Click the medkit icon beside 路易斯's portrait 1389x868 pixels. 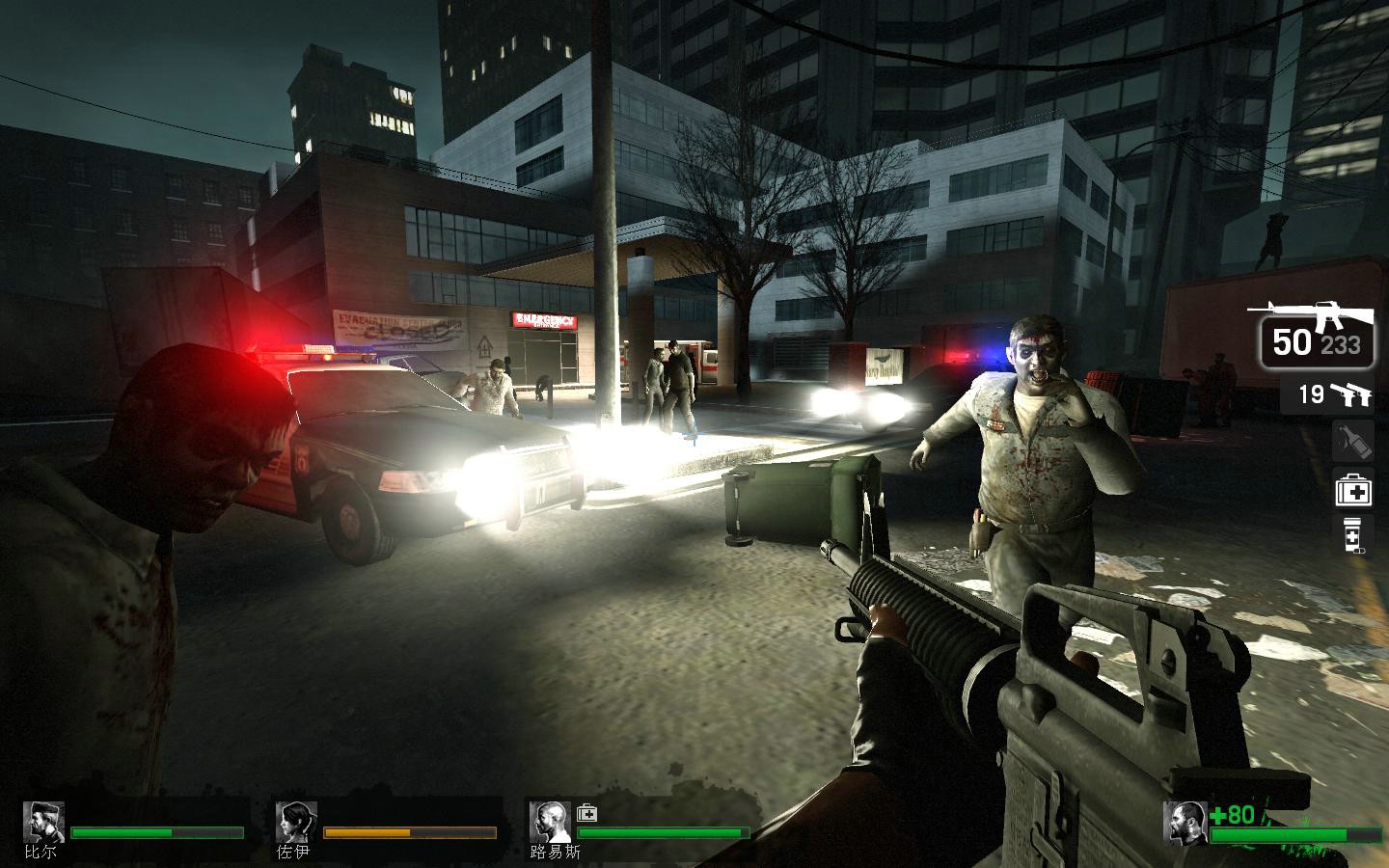[586, 814]
